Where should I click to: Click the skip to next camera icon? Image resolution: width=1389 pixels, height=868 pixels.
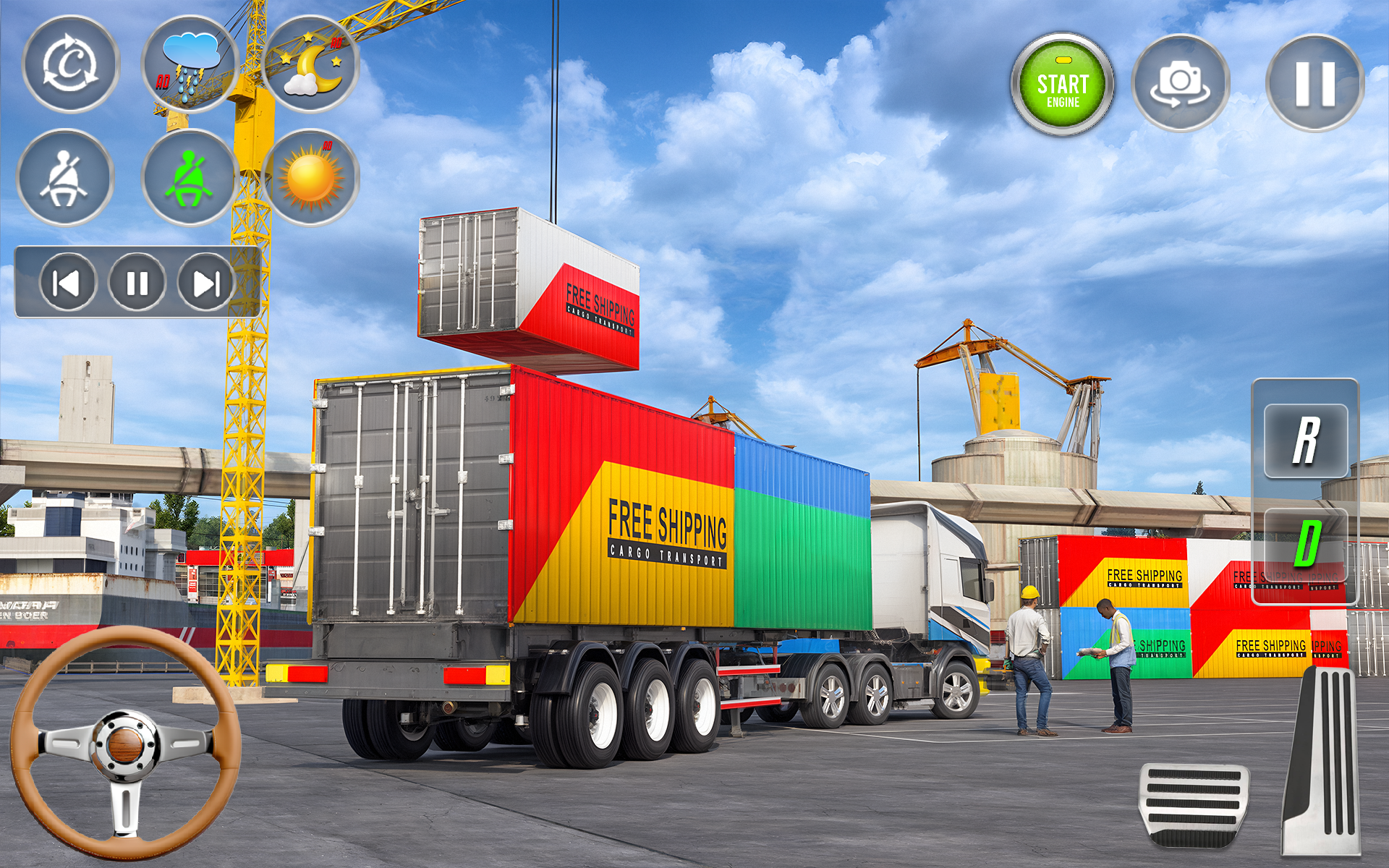pyautogui.click(x=206, y=284)
